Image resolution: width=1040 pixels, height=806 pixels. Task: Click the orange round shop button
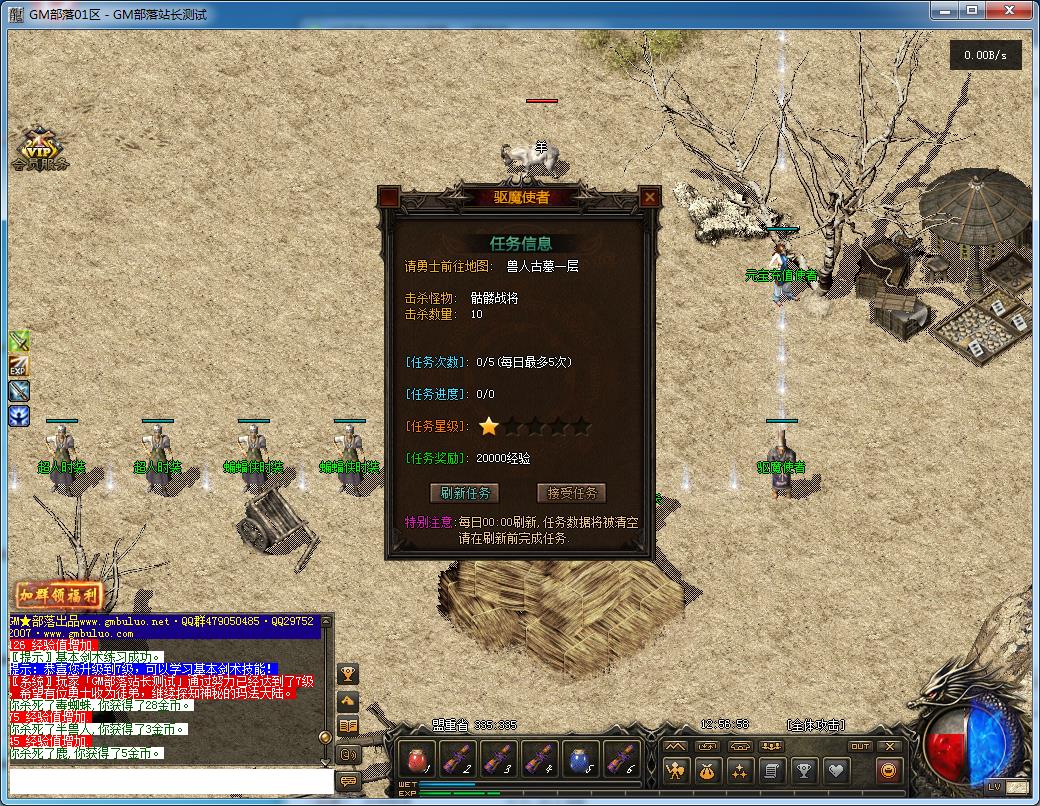coord(886,770)
